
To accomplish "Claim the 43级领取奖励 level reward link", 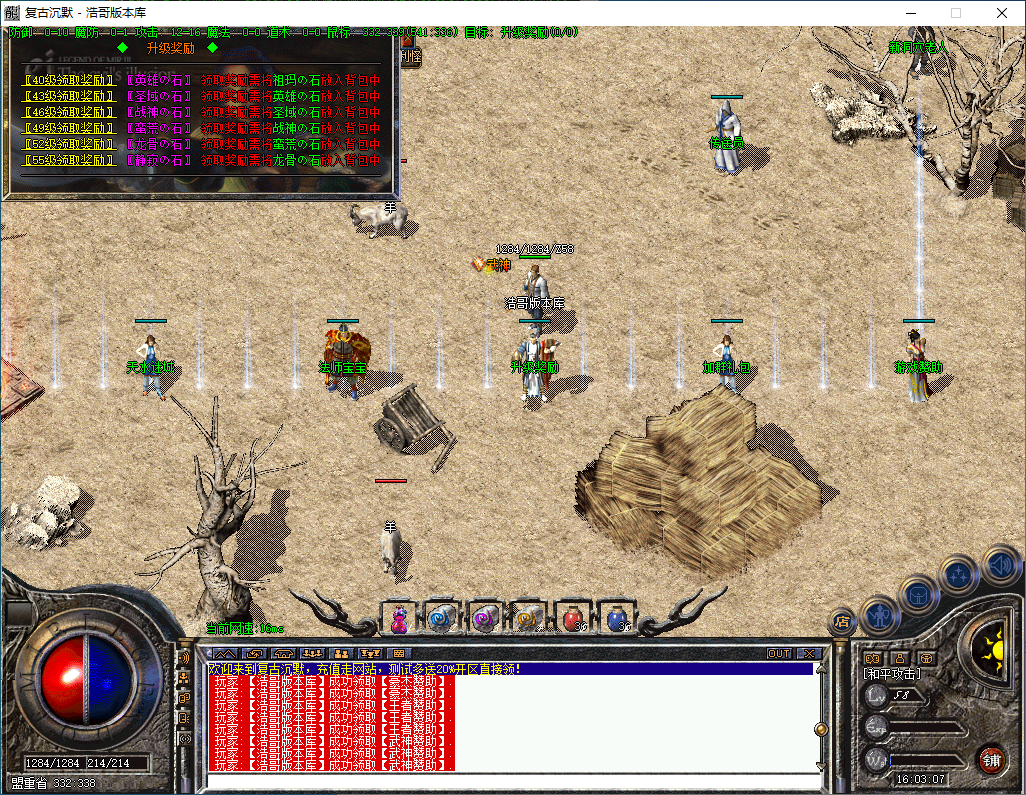I will (68, 96).
